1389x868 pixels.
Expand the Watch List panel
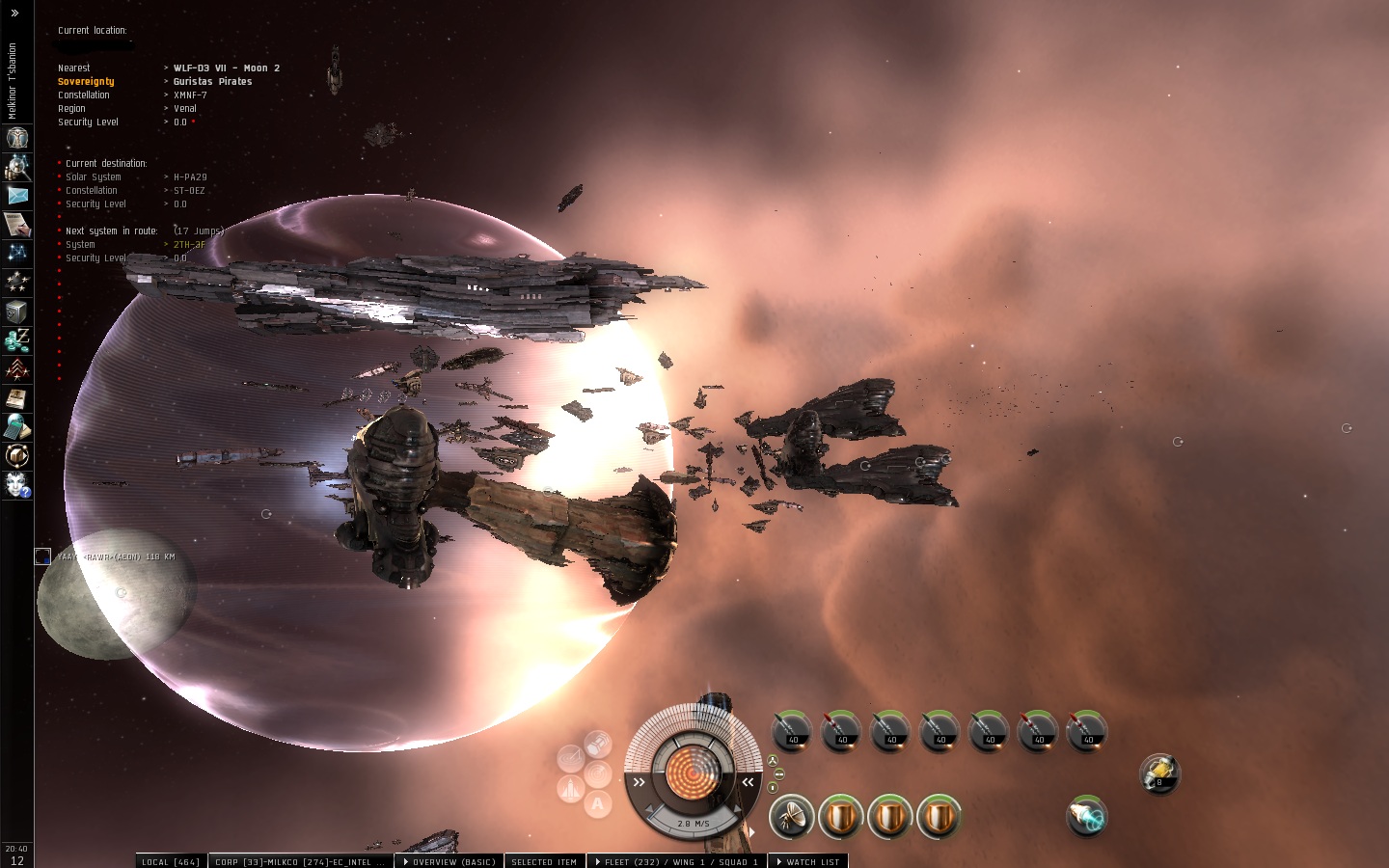point(808,861)
